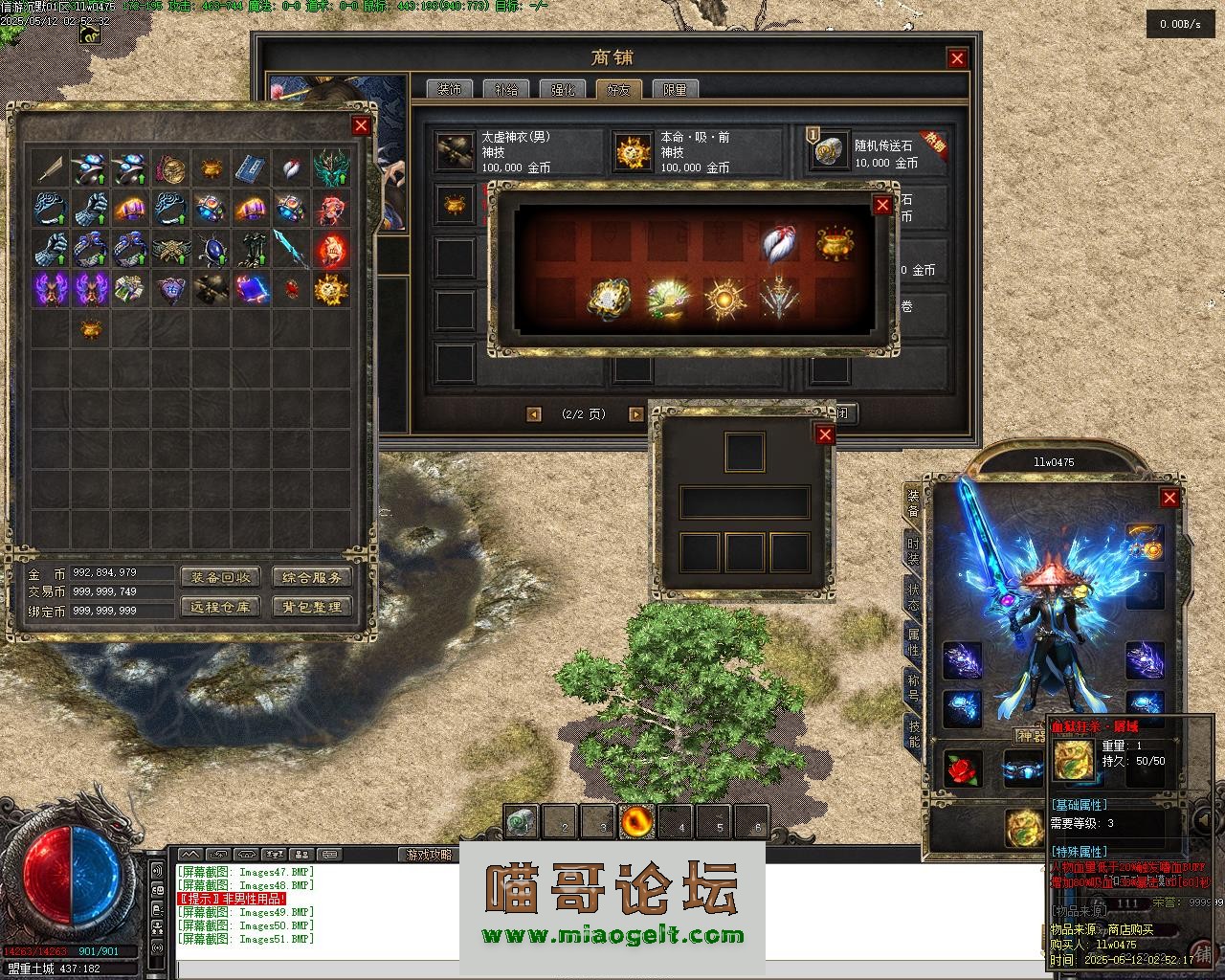Open the 远程仓库 remote warehouse

pyautogui.click(x=220, y=607)
